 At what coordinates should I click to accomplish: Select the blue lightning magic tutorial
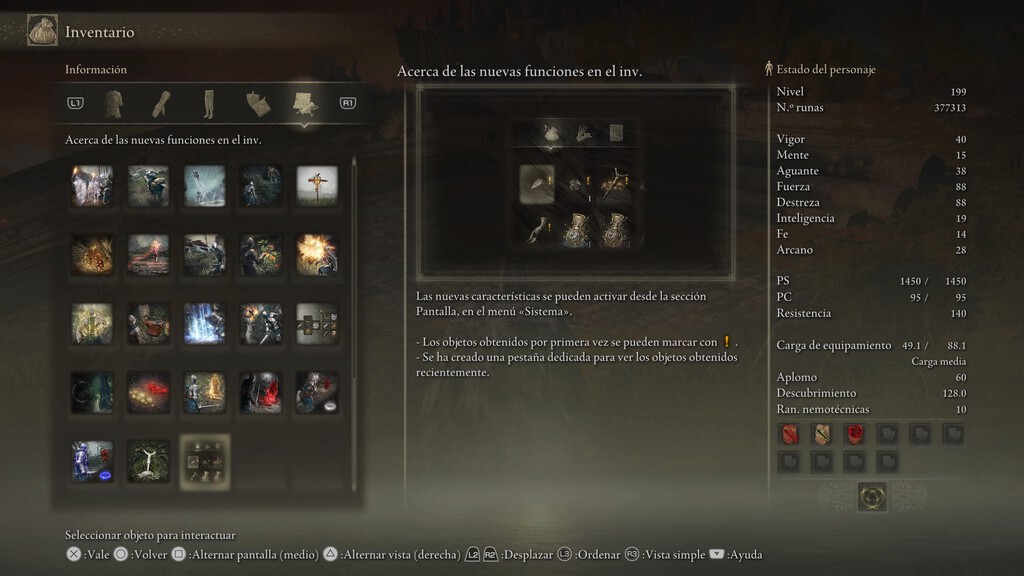[x=205, y=324]
